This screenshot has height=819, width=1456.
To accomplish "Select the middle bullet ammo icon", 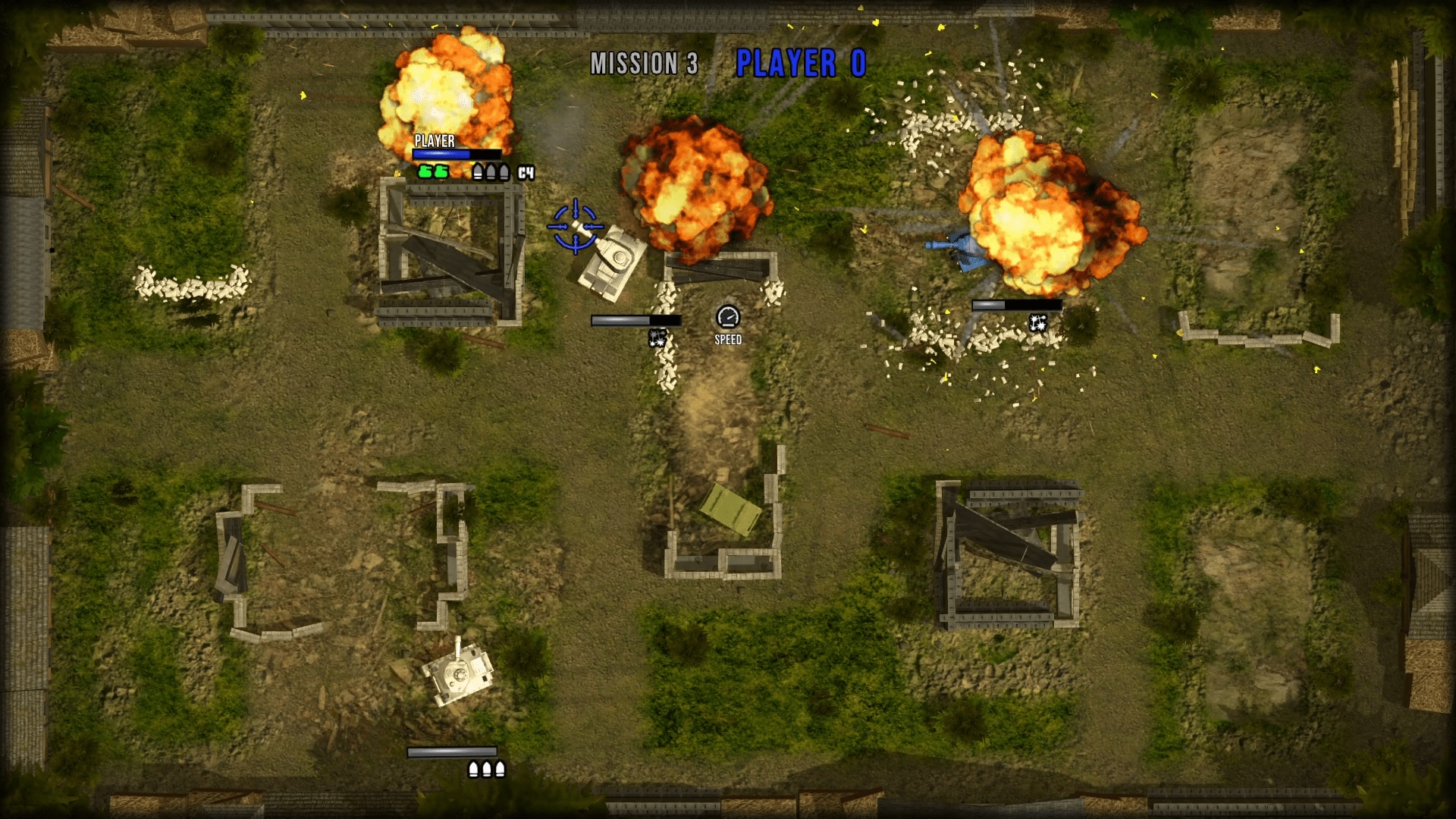I will click(x=491, y=171).
